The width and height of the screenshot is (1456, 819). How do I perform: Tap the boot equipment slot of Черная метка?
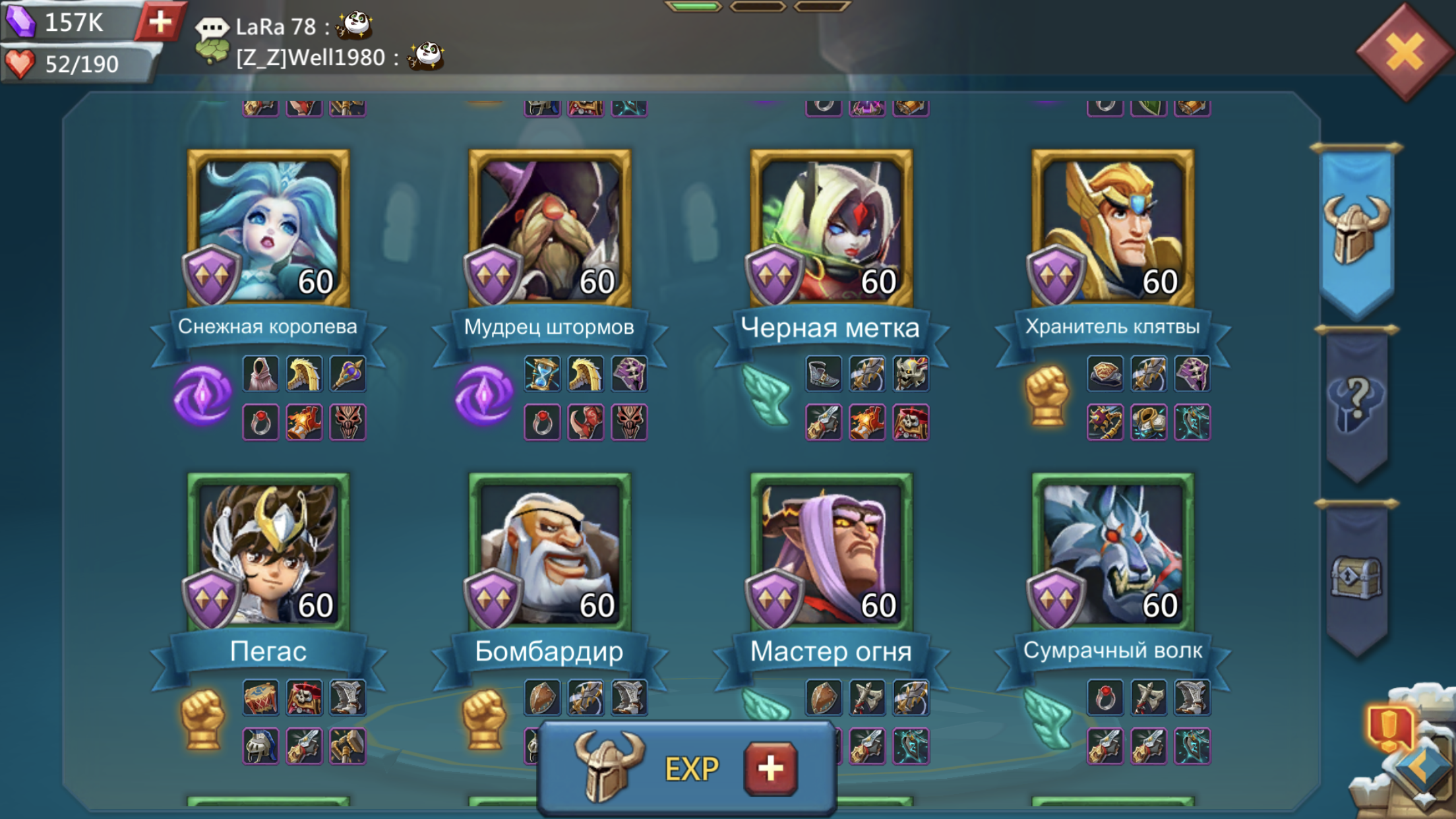click(824, 374)
